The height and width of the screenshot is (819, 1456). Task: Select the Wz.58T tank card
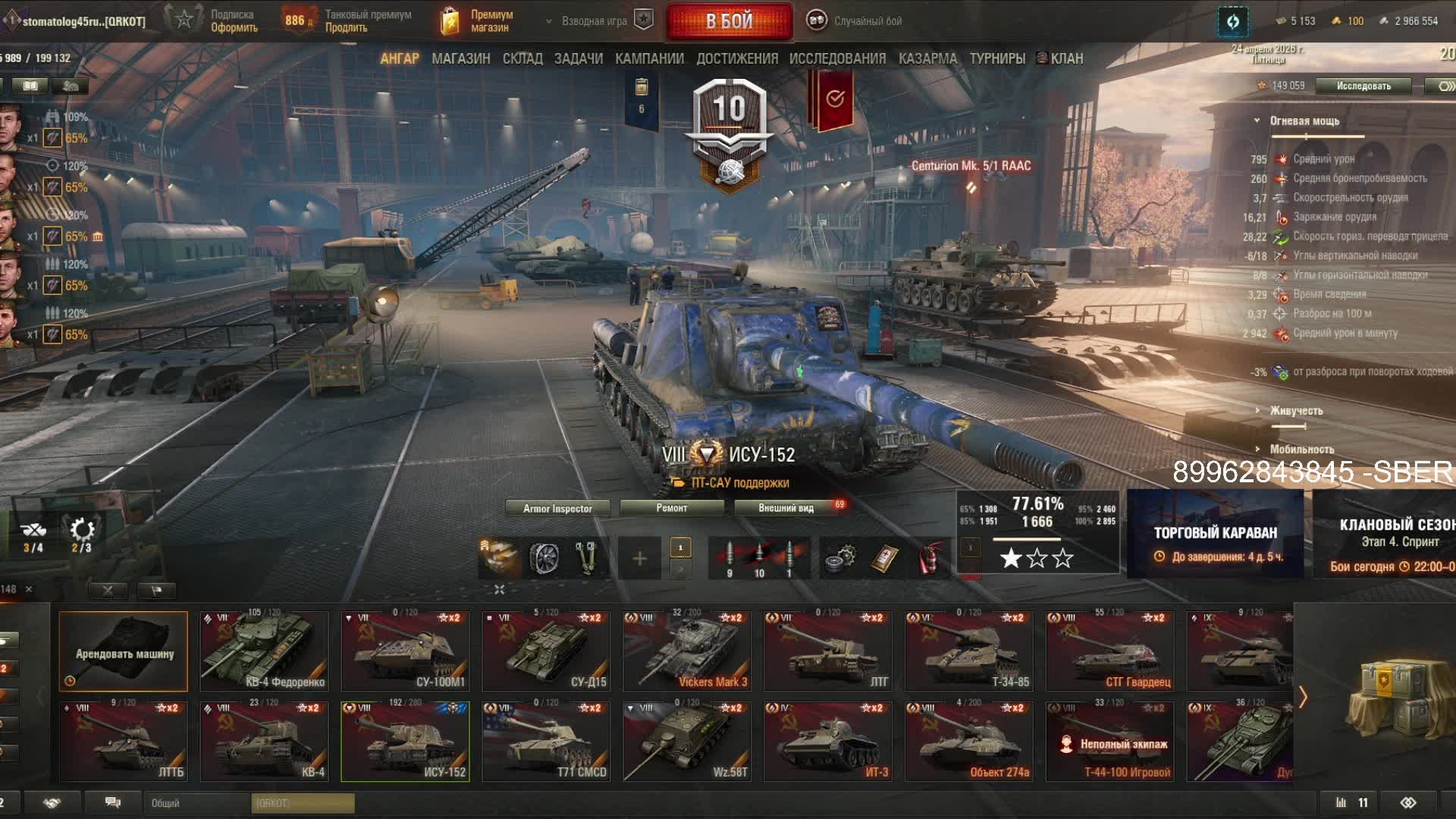coord(687,742)
